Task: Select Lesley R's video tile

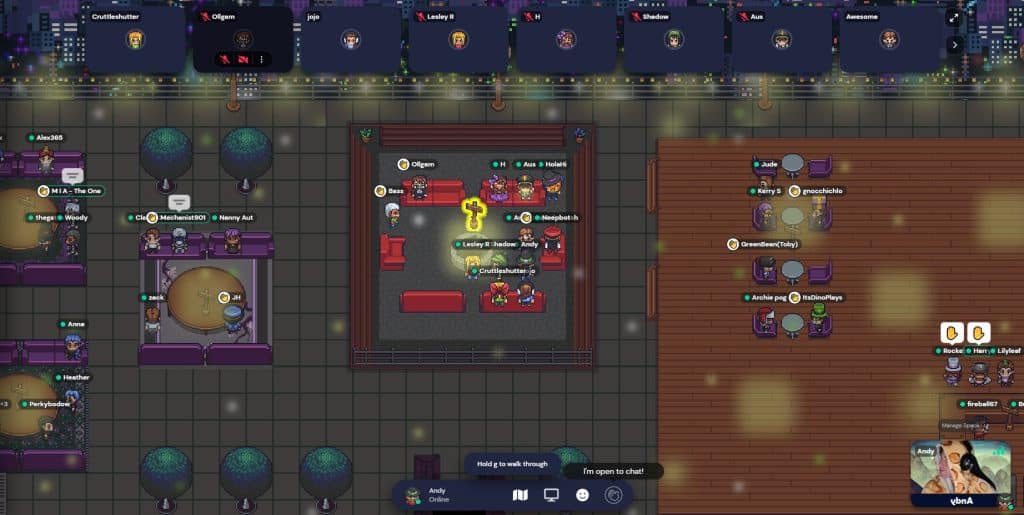Action: [x=458, y=39]
